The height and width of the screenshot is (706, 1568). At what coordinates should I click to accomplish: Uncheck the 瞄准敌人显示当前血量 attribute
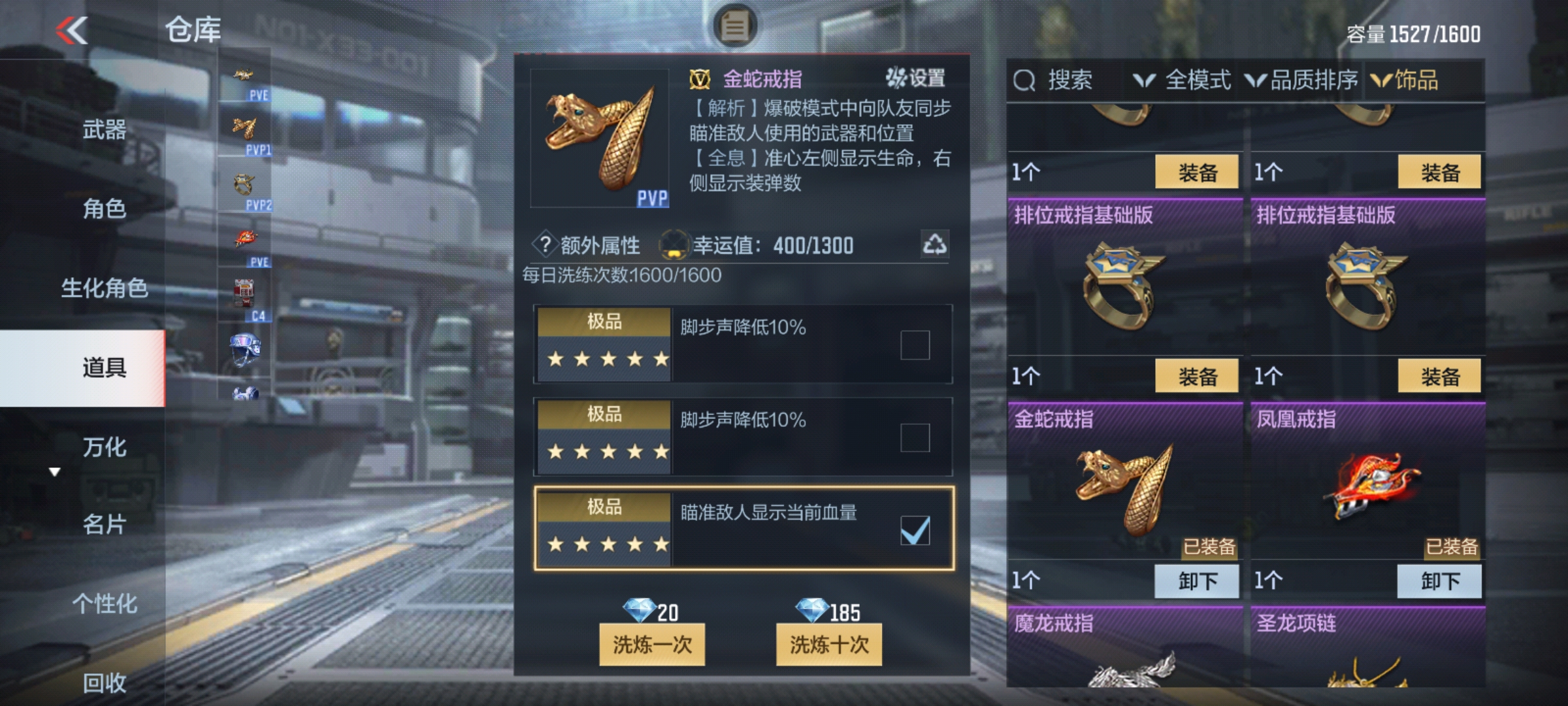(915, 530)
